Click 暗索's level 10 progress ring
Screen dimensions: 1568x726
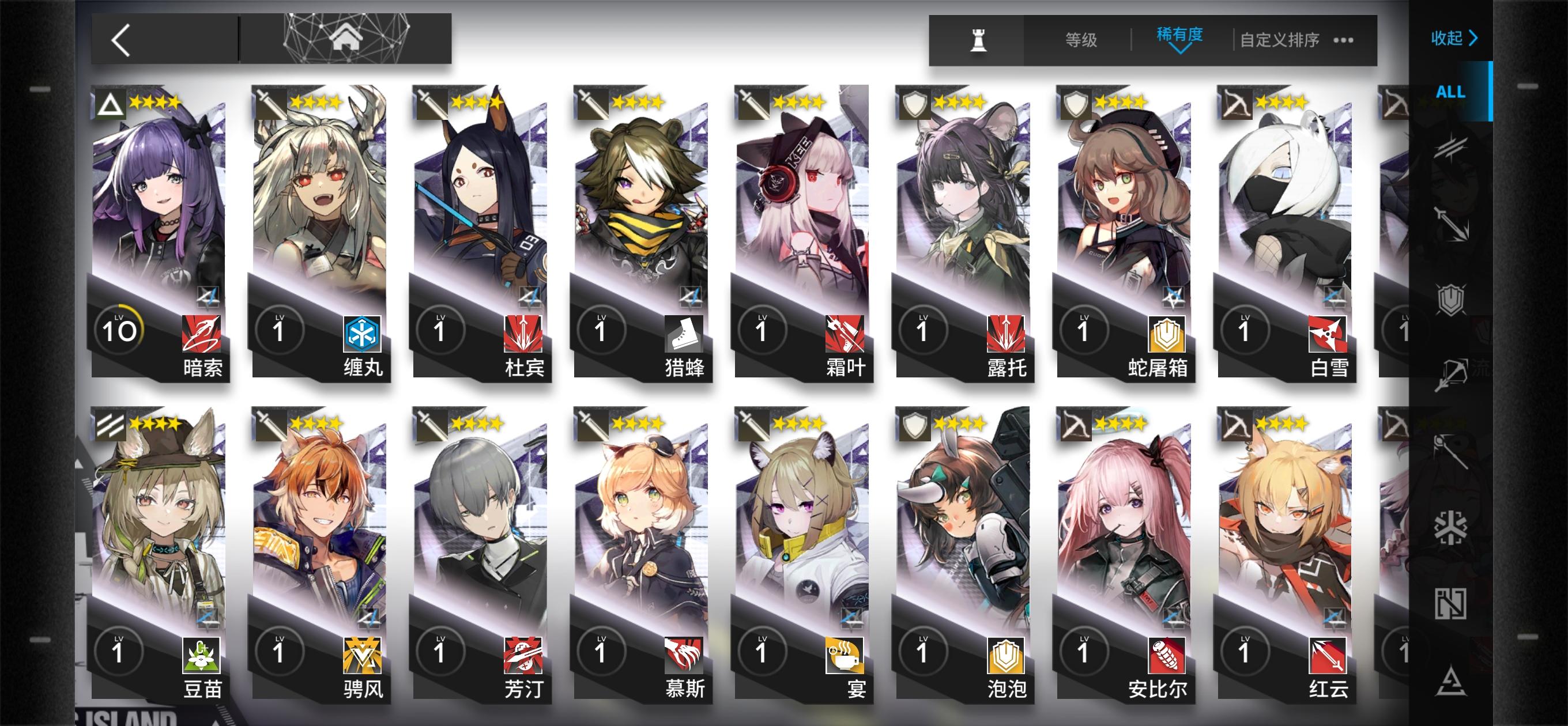pyautogui.click(x=120, y=328)
